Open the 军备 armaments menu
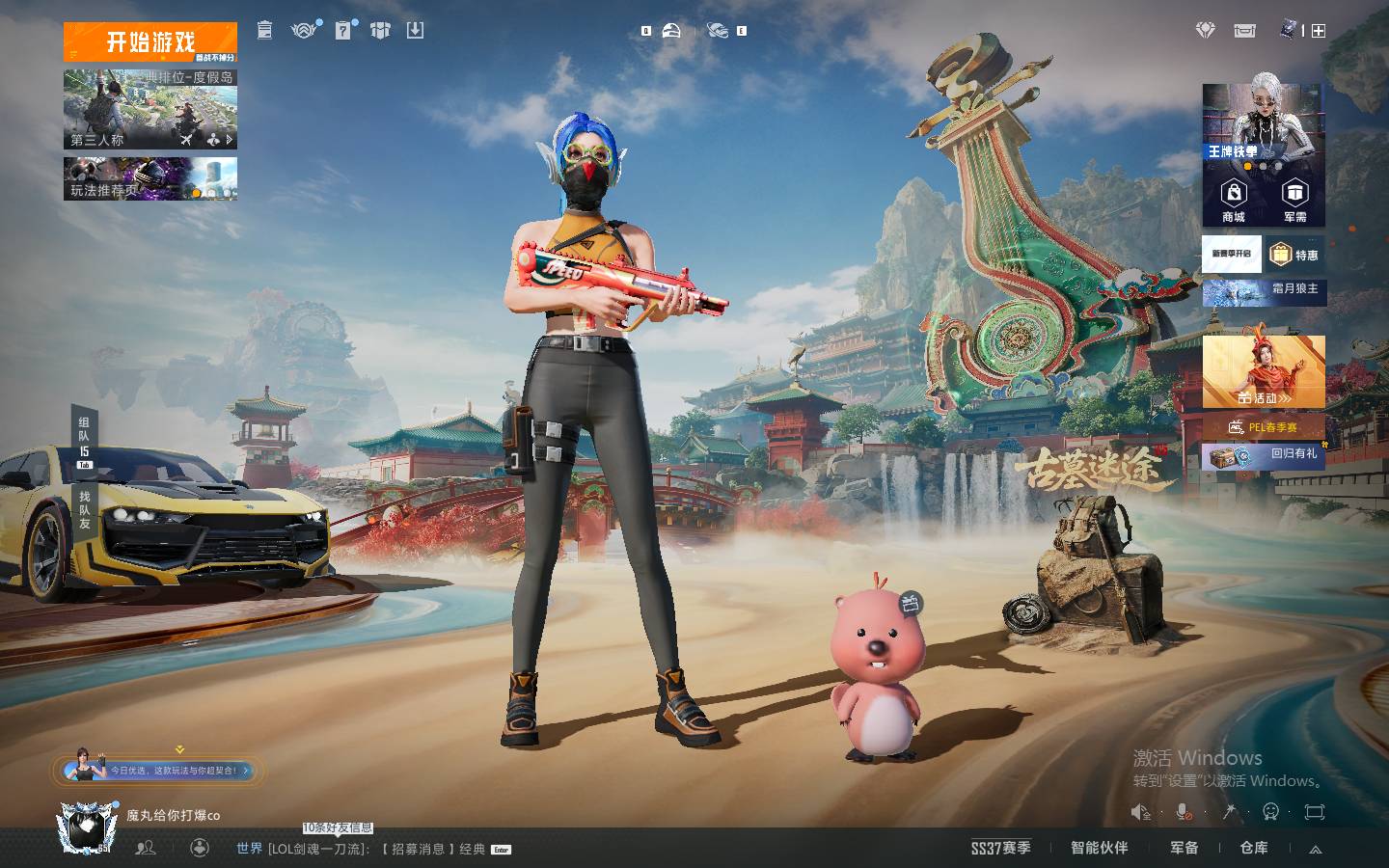 tap(1184, 848)
